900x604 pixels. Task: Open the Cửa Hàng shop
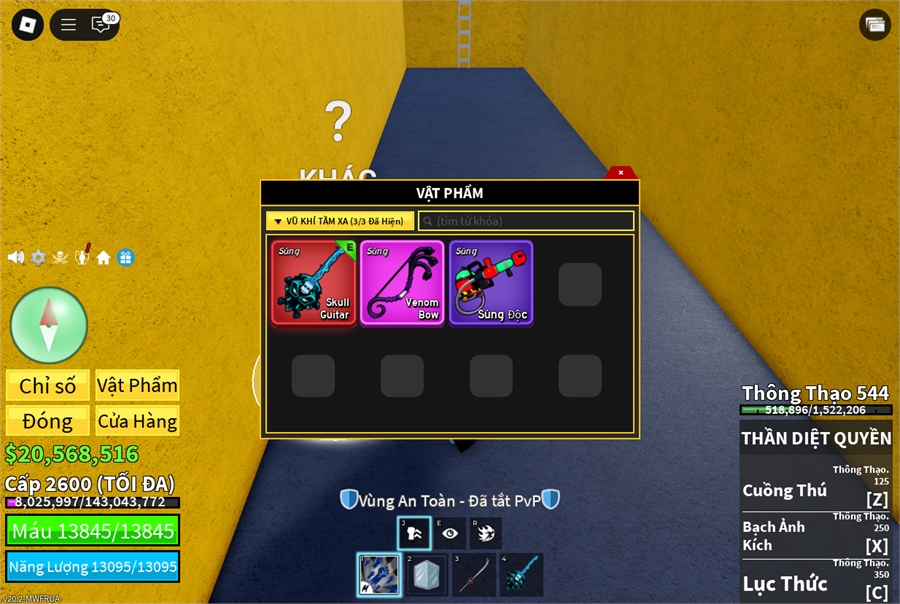coord(137,421)
